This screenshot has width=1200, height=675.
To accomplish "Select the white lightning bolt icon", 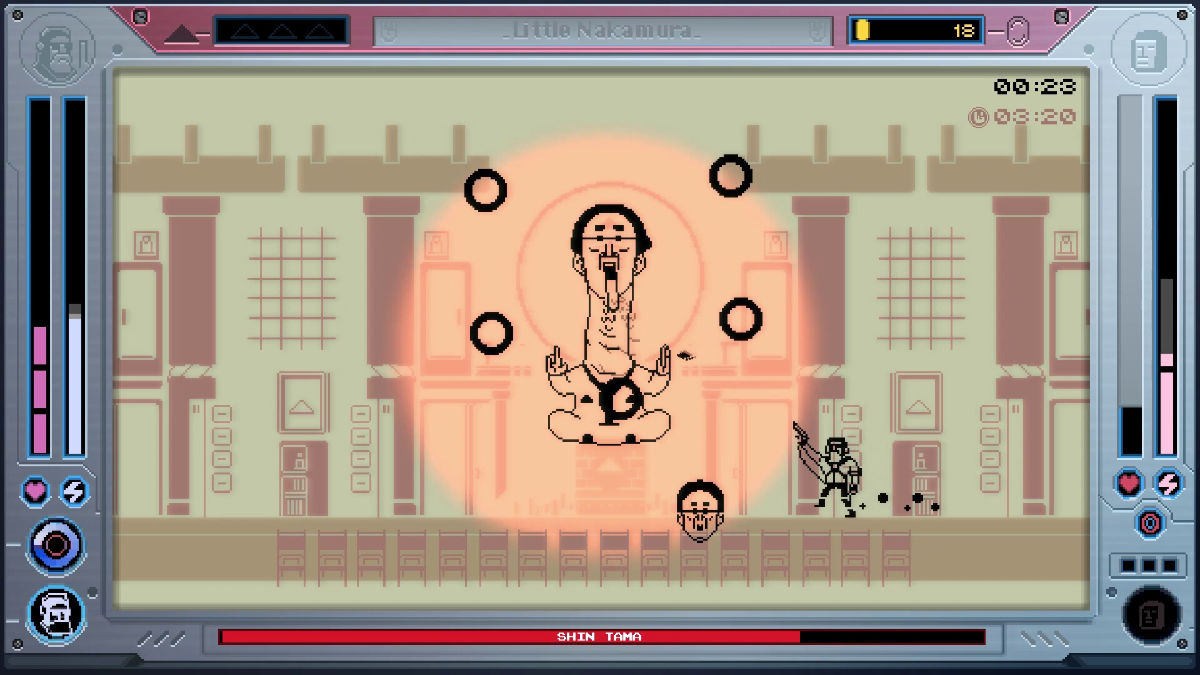I will (x=74, y=491).
